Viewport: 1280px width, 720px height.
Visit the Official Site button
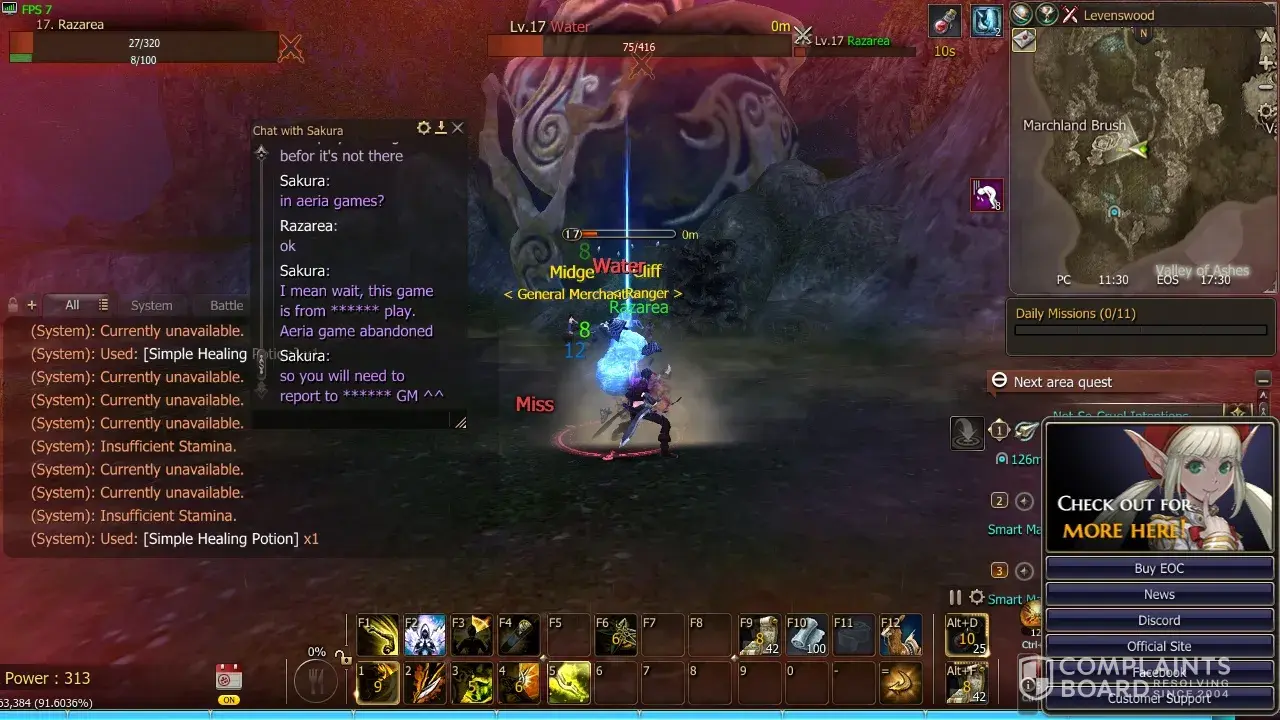[x=1159, y=646]
